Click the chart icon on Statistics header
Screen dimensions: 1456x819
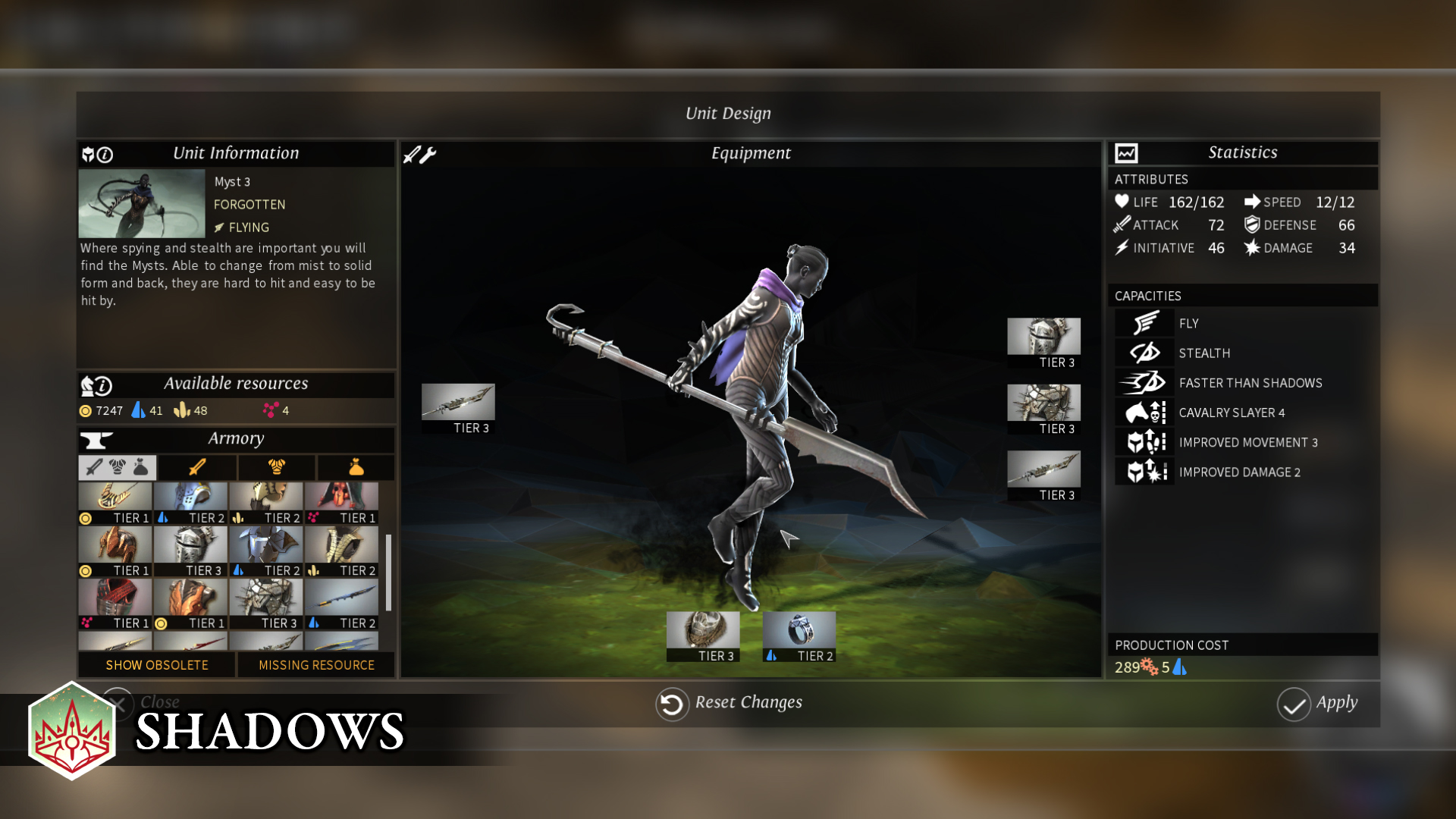(1125, 152)
